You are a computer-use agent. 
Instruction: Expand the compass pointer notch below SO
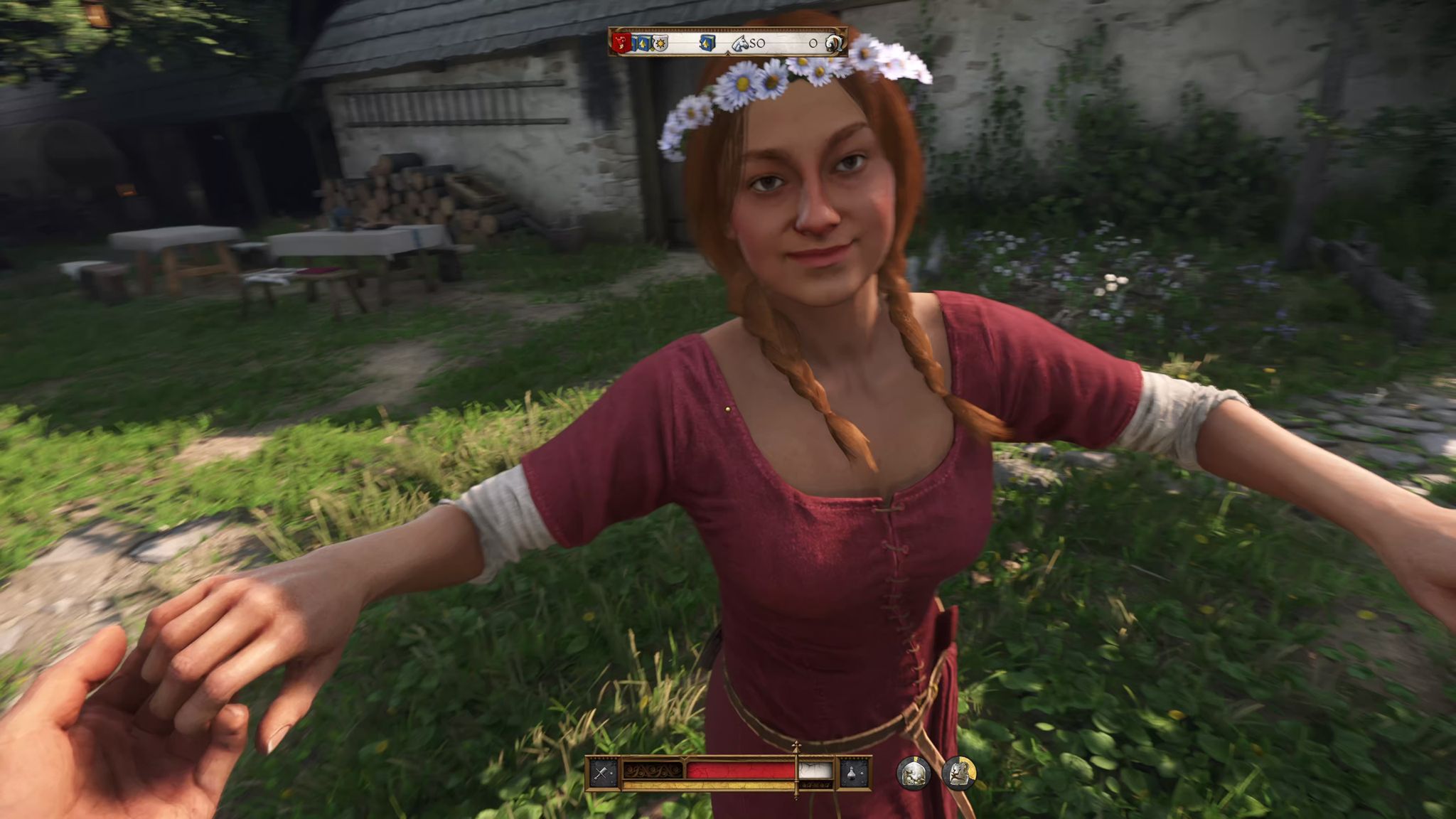click(727, 53)
